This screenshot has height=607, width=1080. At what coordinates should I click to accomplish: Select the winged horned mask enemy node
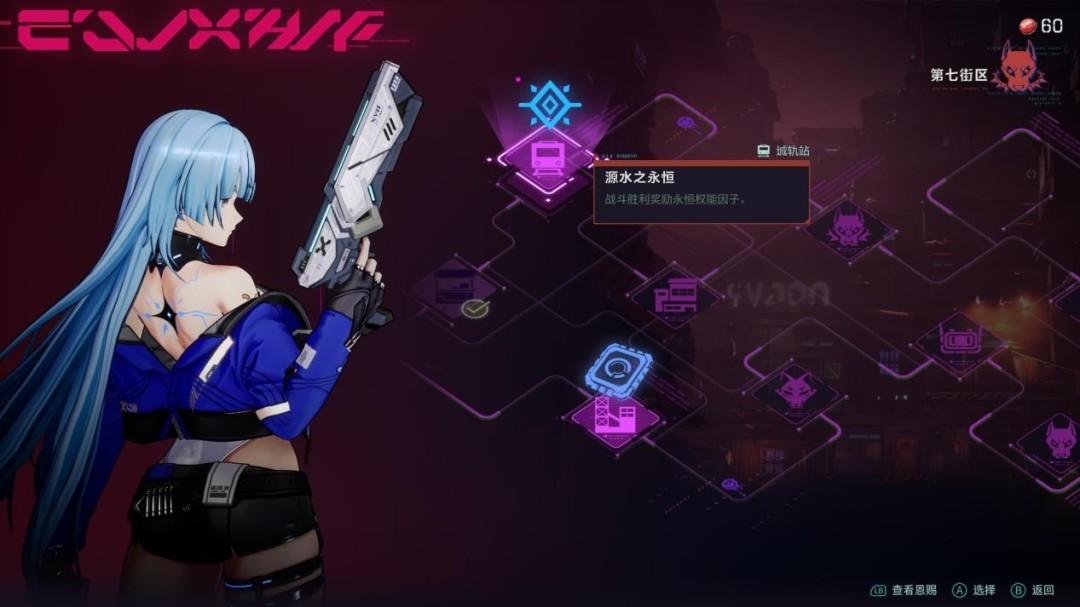tap(848, 229)
